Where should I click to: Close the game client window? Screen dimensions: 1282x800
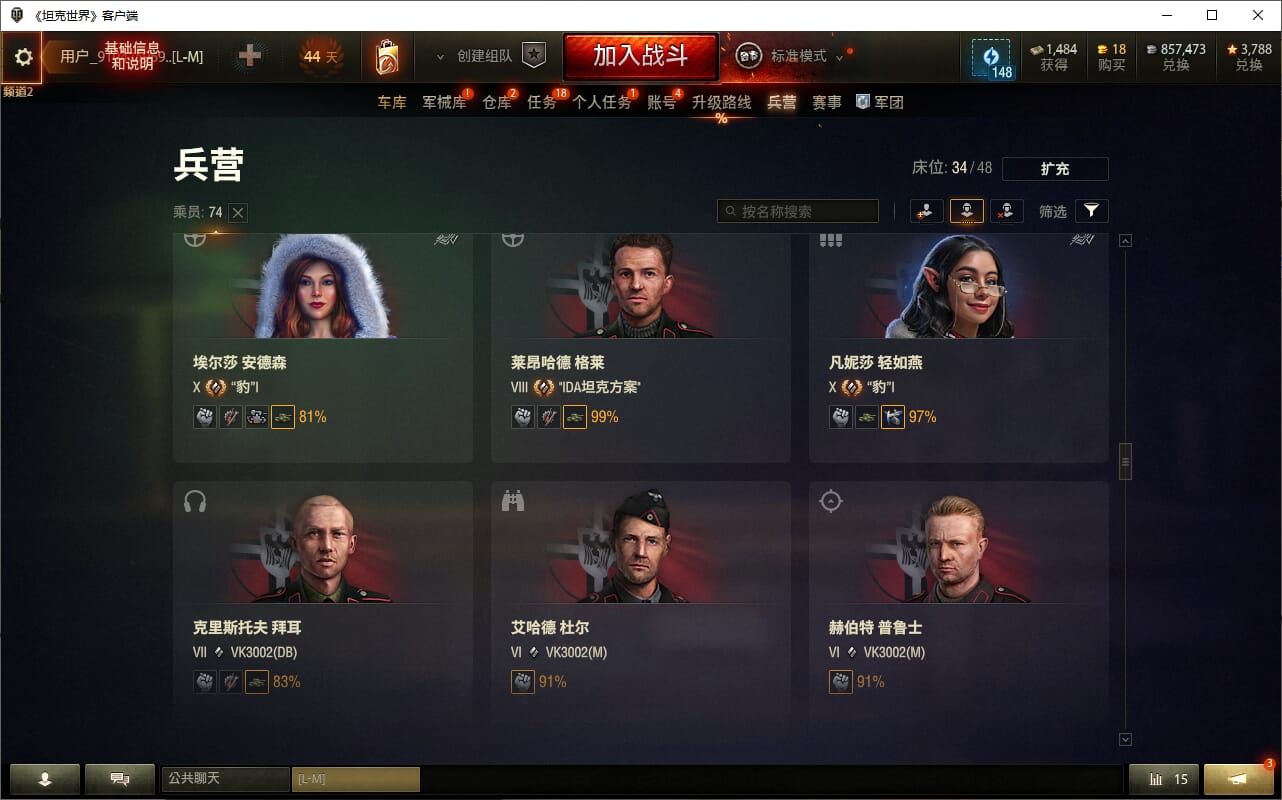[1258, 15]
